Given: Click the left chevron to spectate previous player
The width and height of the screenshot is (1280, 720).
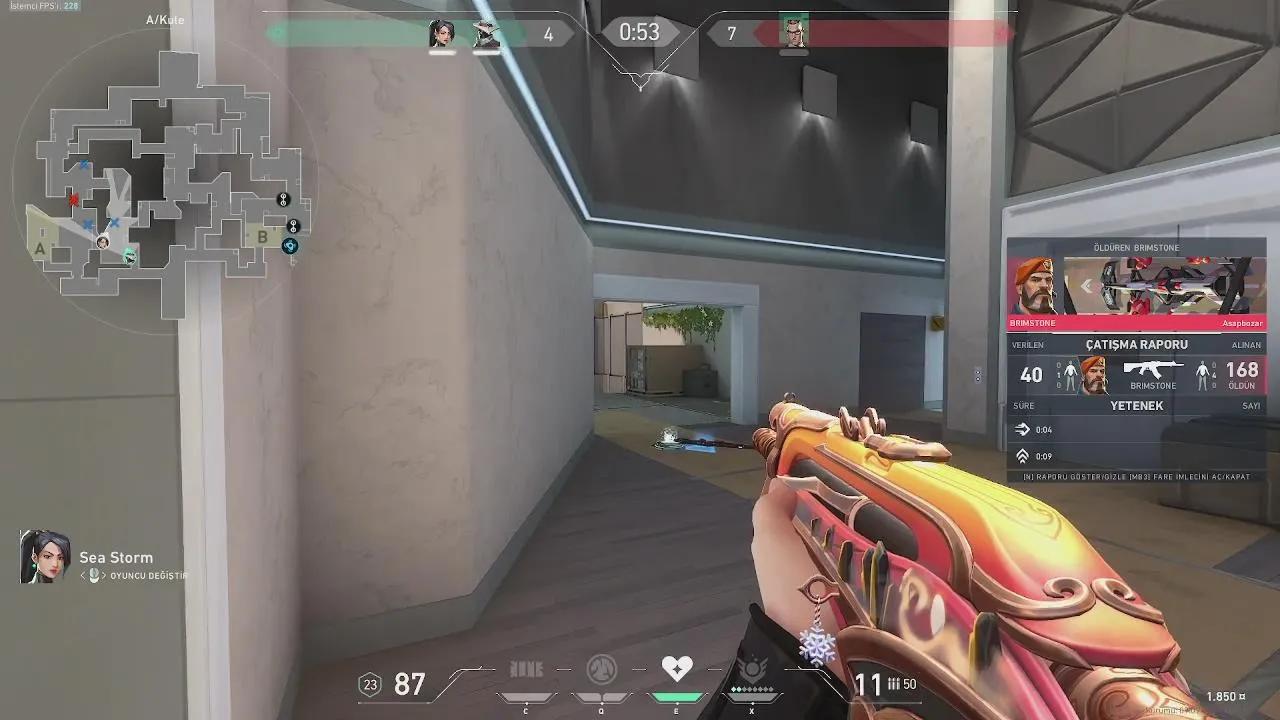Looking at the screenshot, I should pyautogui.click(x=83, y=575).
